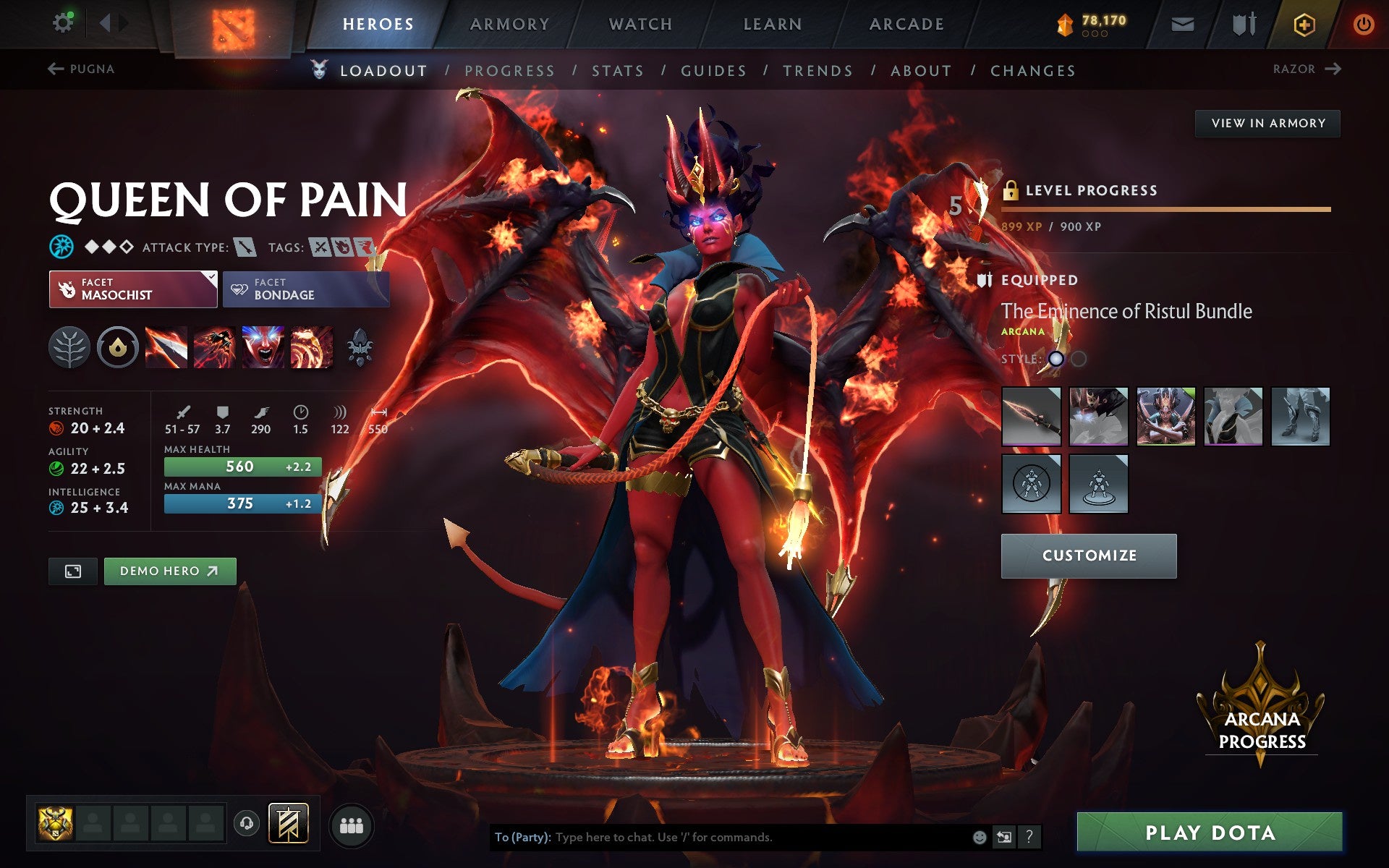Select the Aghanim's Scepter upgrade icon
Screen dimensions: 1389x868
tap(359, 347)
